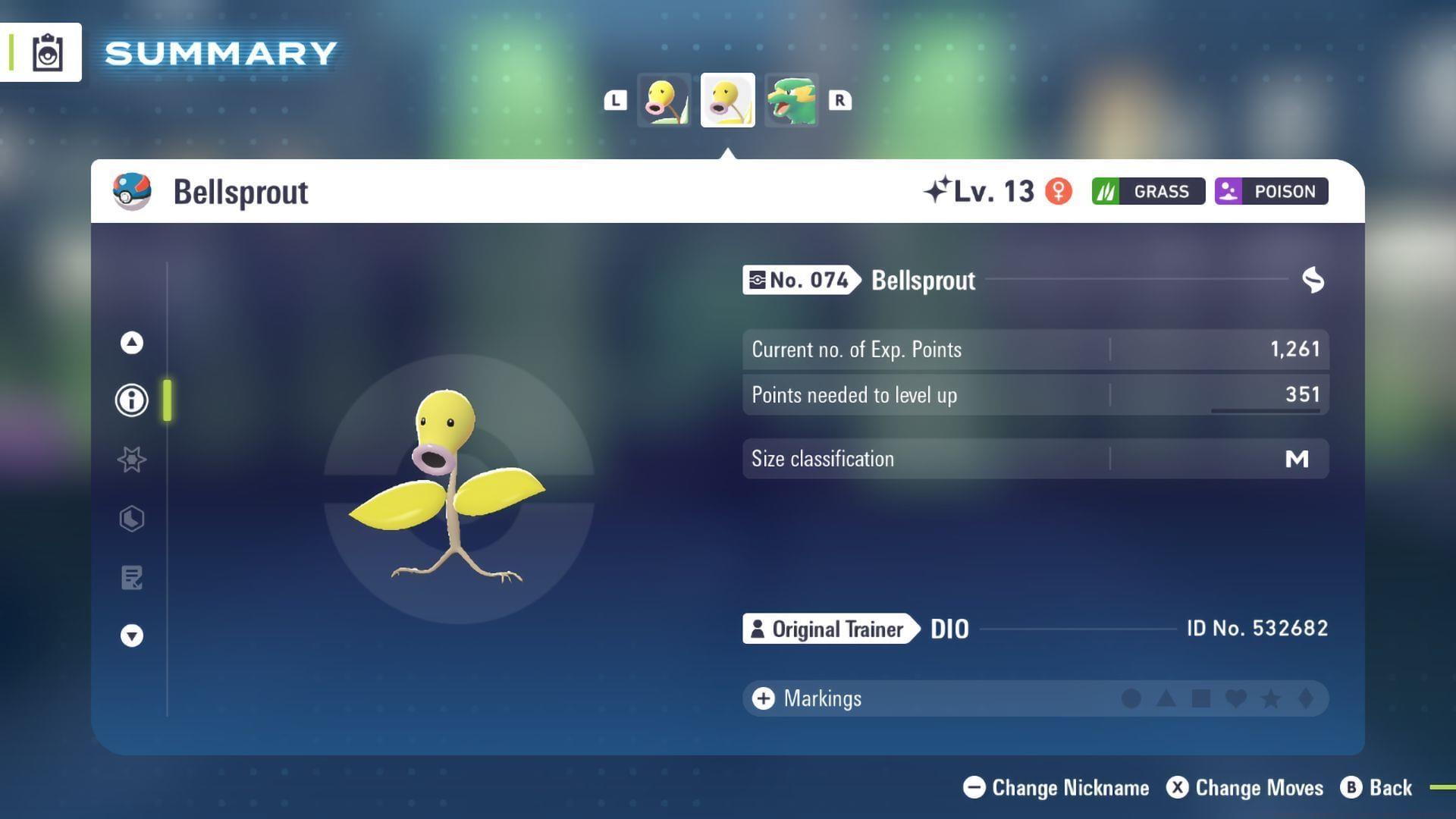1456x819 pixels.
Task: Click the experience progress bar under level-up points
Action: click(1265, 410)
